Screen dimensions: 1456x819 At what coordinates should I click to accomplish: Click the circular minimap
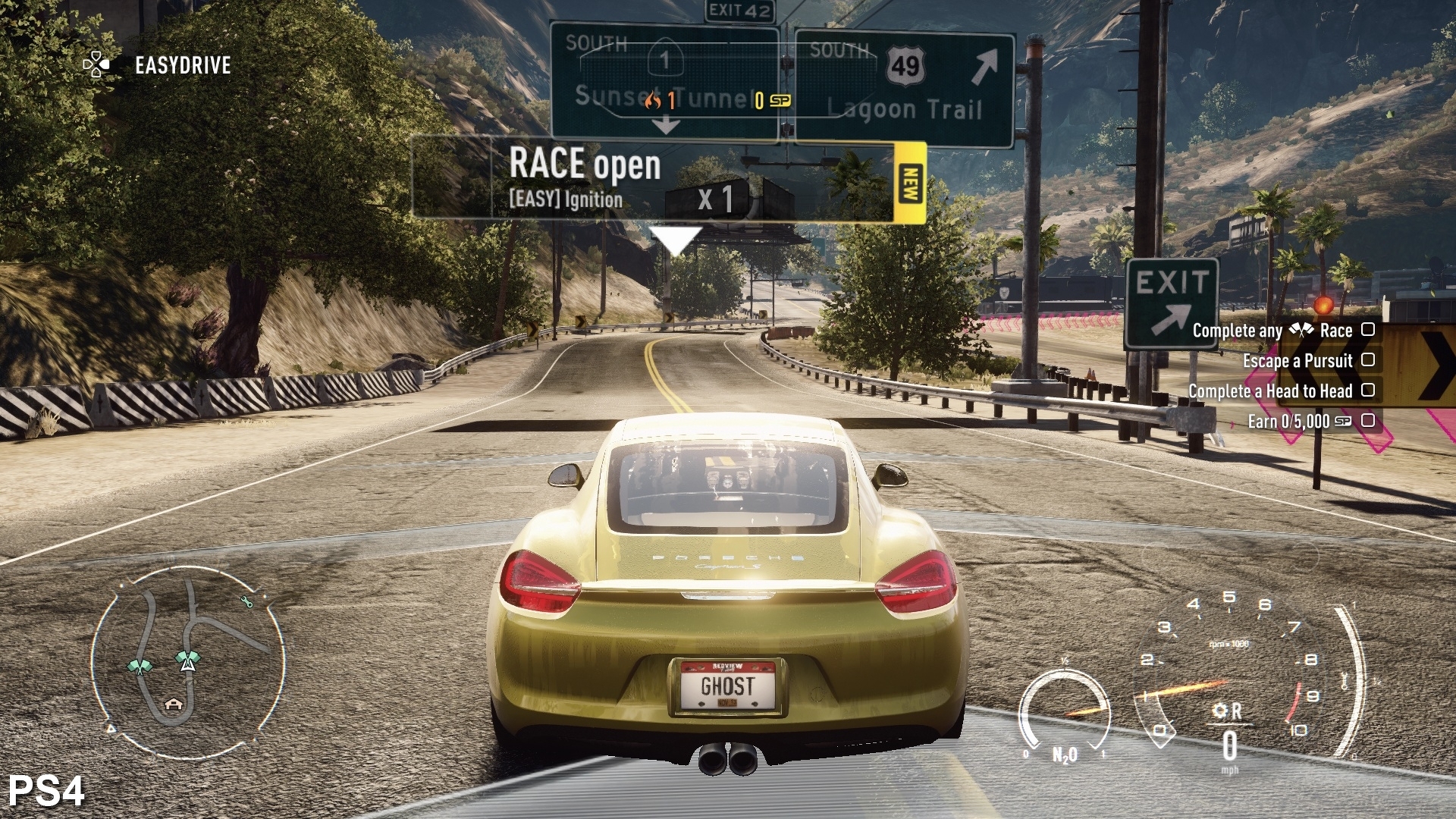(x=187, y=659)
